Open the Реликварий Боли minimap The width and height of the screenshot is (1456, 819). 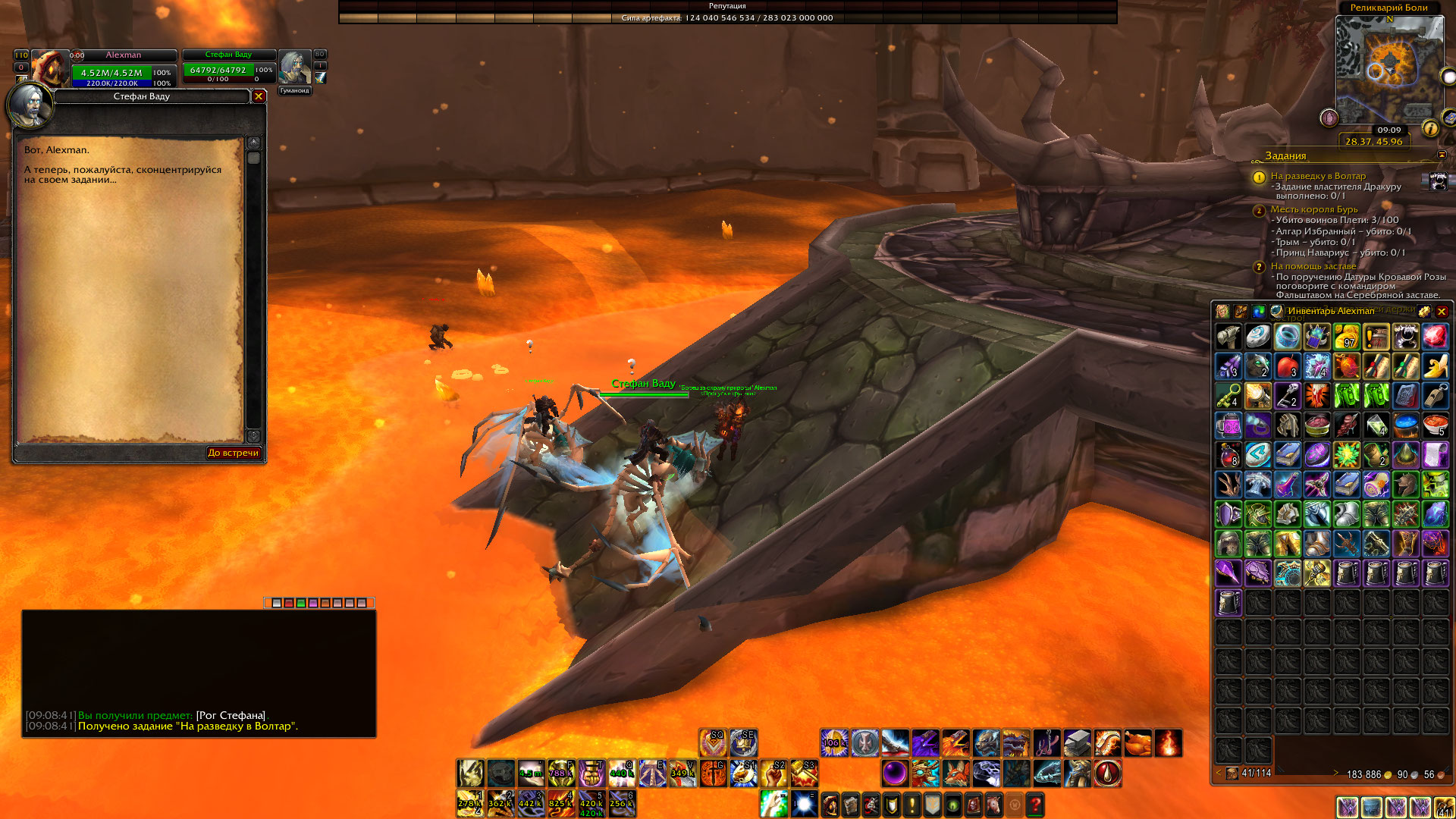click(1389, 70)
